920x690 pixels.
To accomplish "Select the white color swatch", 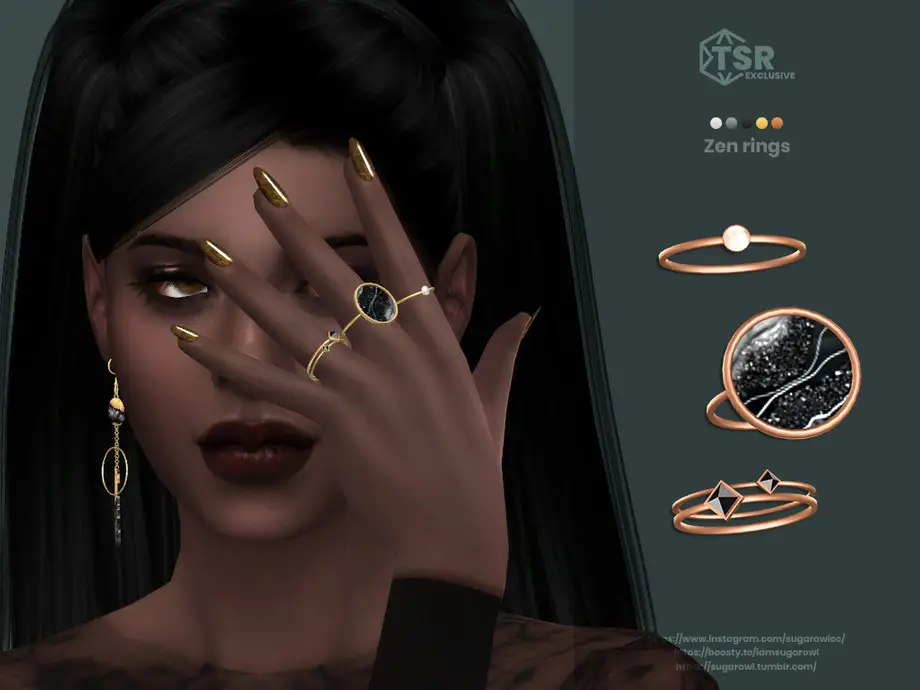I will [716, 123].
